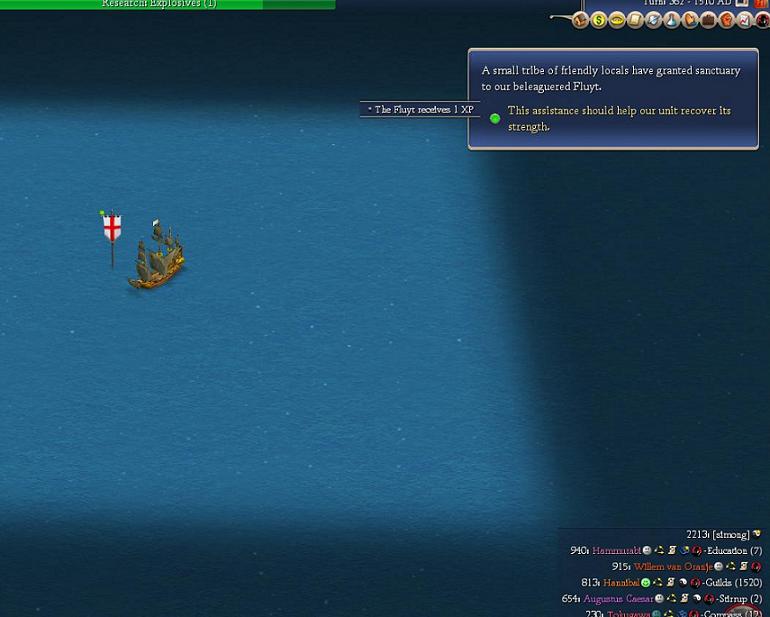The width and height of the screenshot is (770, 617).
Task: Open the Domestic Advisor house icon
Action: coord(581,20)
